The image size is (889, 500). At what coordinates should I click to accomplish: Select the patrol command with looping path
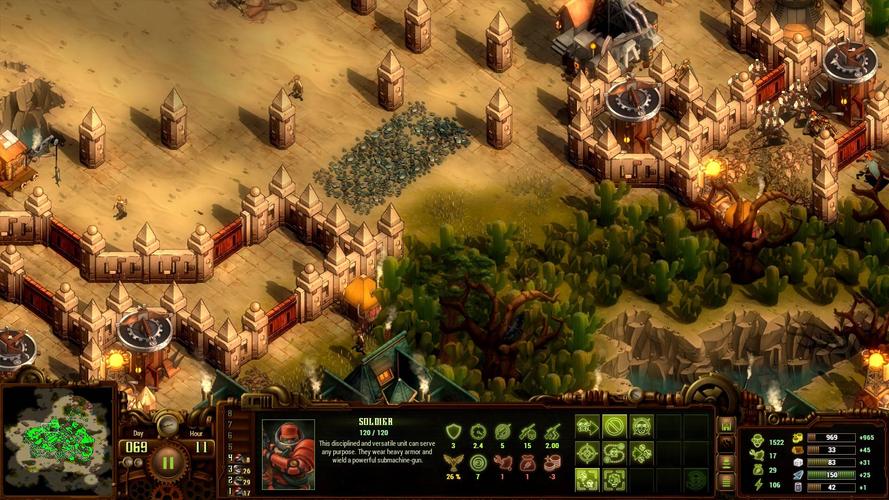pos(614,453)
